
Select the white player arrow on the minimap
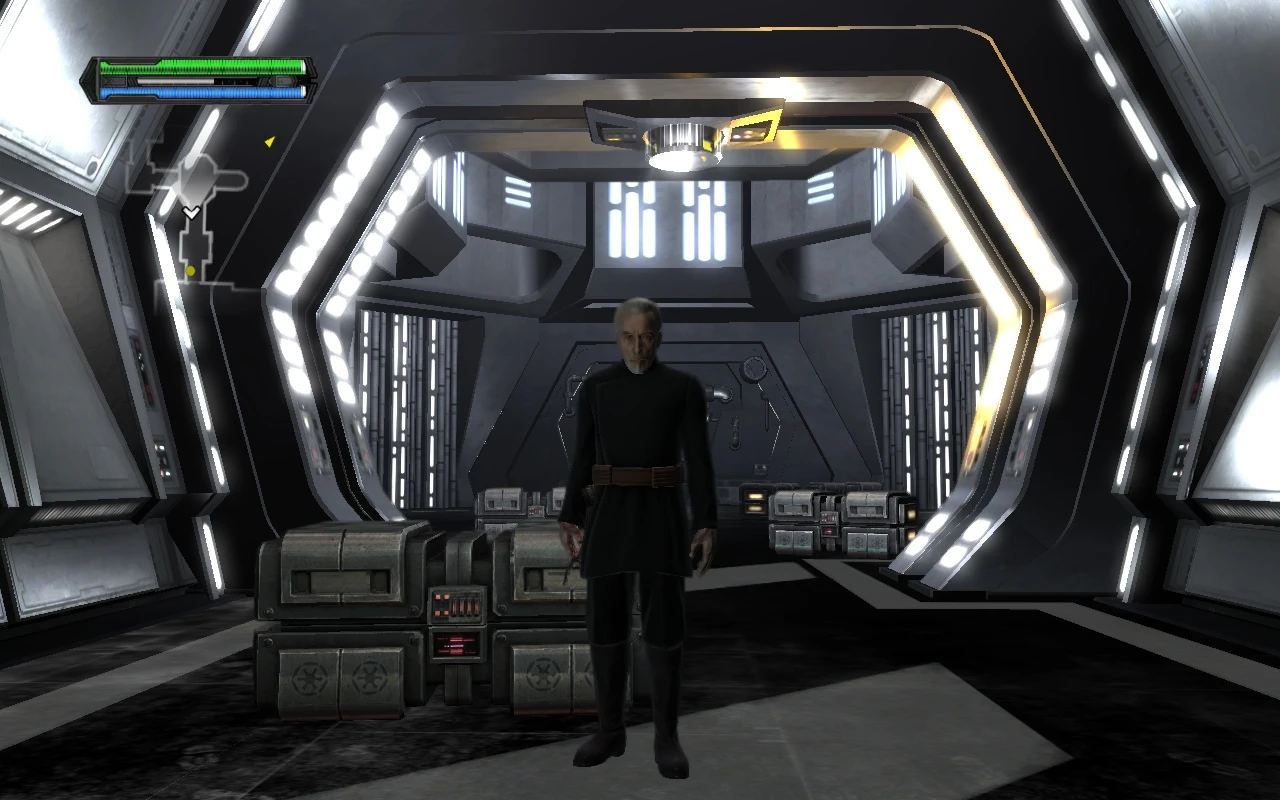pyautogui.click(x=191, y=212)
